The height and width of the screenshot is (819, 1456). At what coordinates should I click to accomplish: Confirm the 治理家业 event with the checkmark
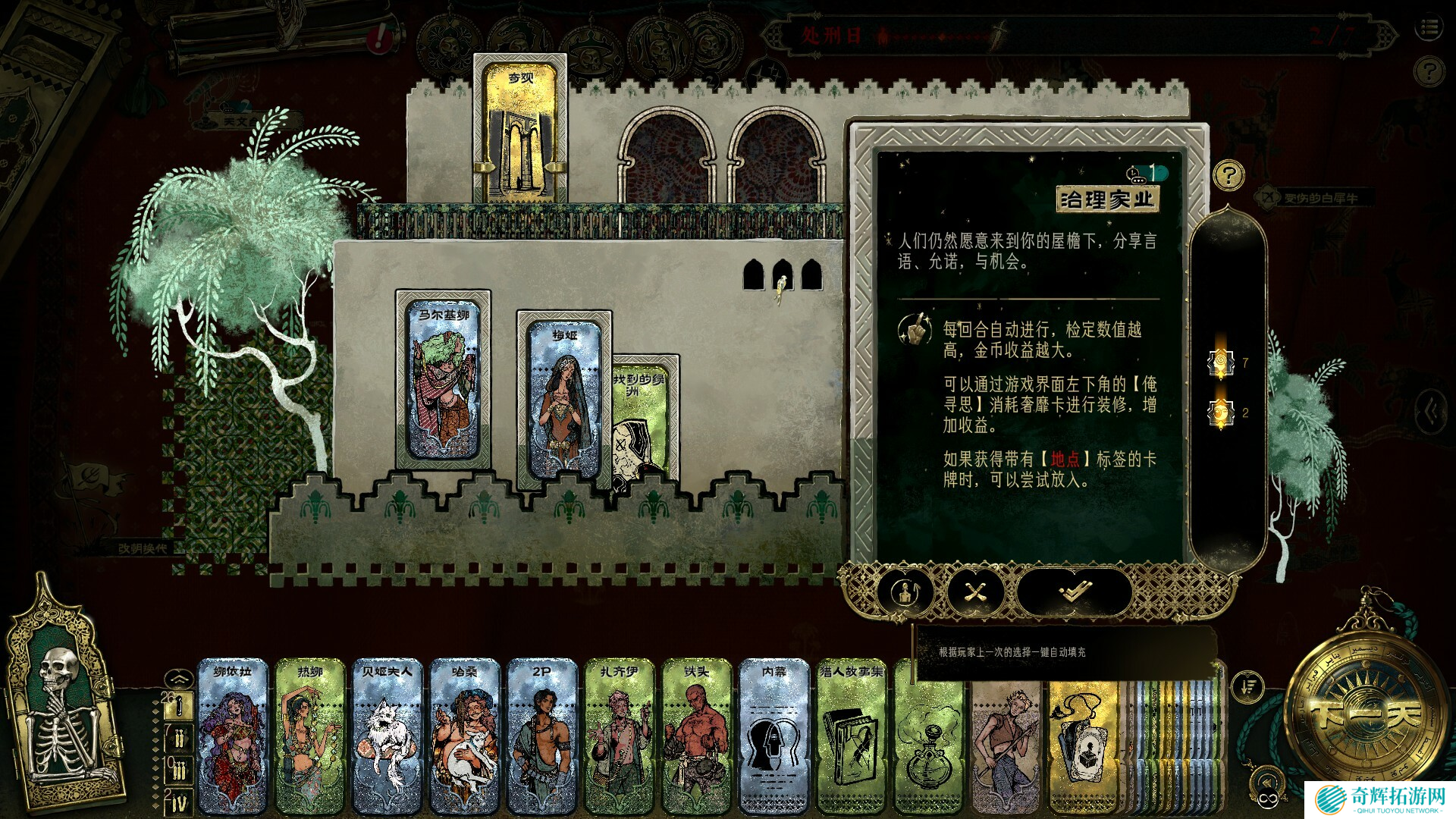[1075, 591]
